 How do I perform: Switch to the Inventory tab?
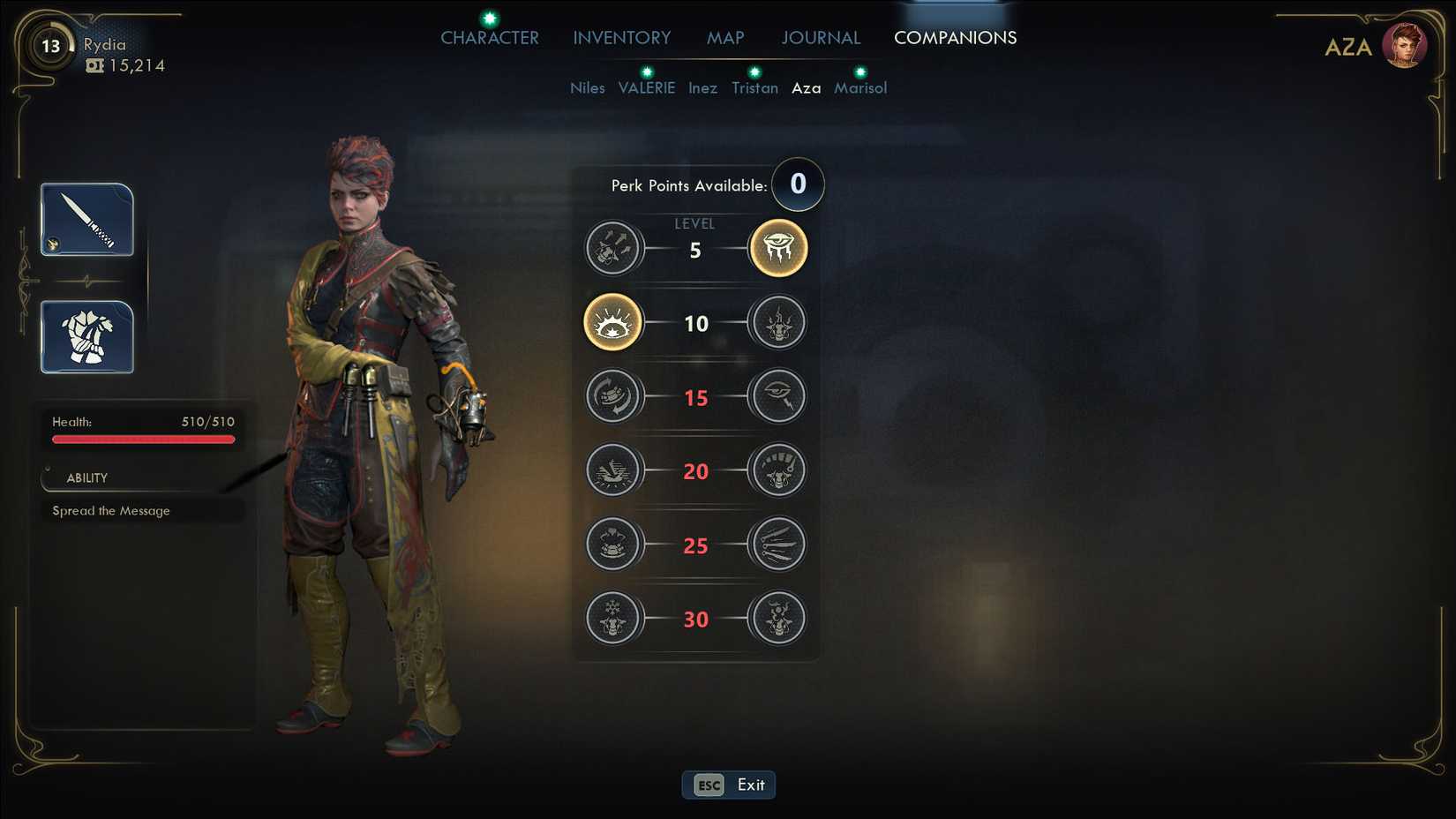[x=622, y=38]
